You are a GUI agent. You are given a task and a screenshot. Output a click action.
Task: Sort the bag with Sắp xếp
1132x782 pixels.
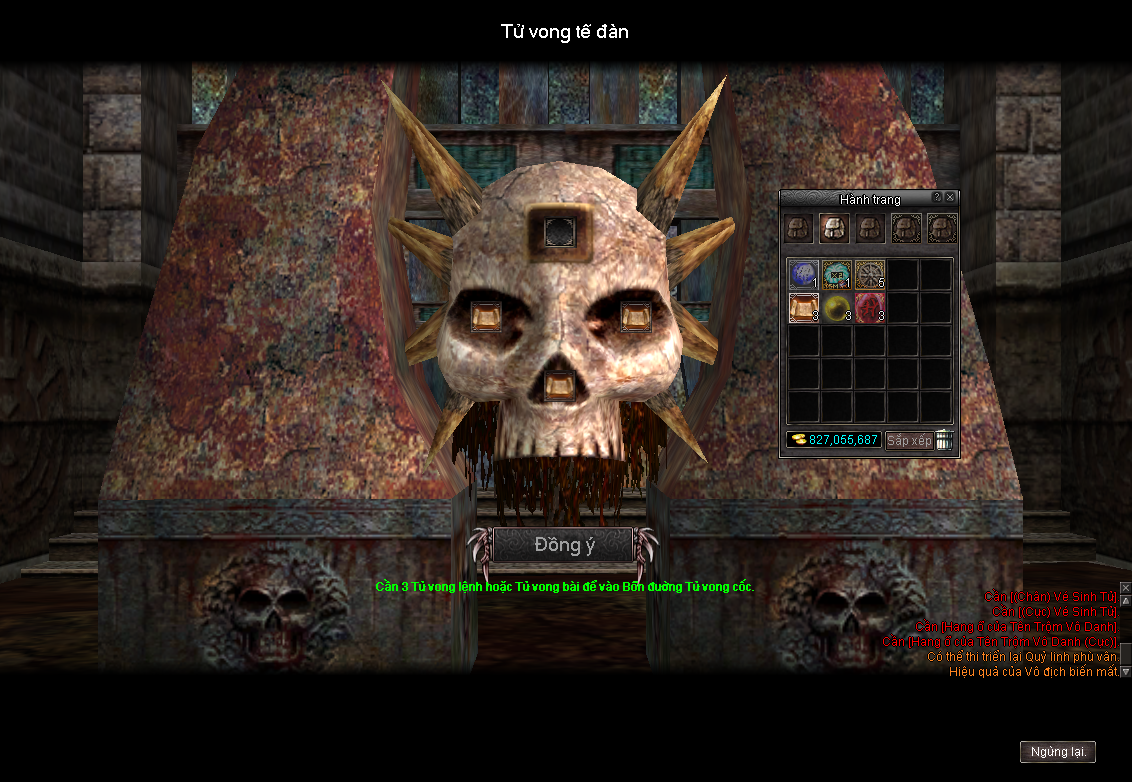point(909,440)
